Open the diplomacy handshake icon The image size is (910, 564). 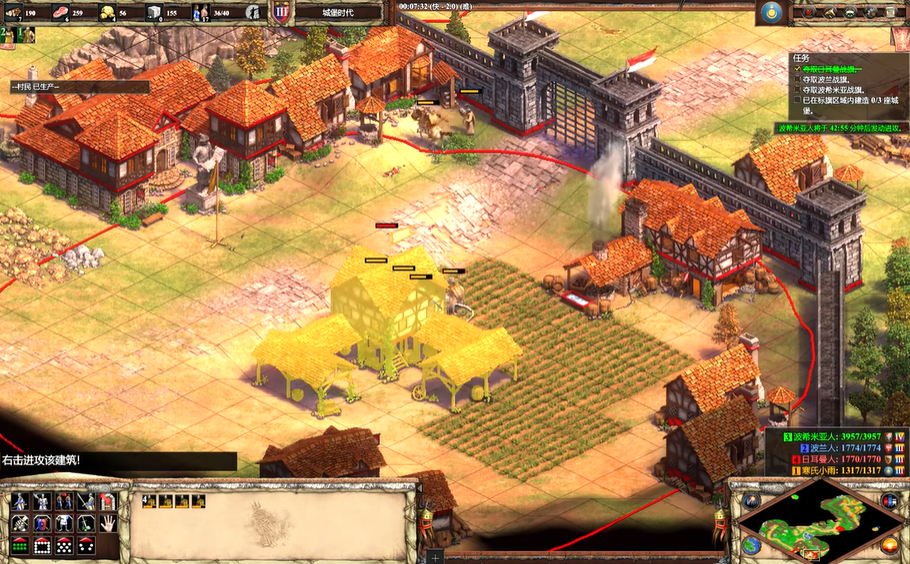849,12
